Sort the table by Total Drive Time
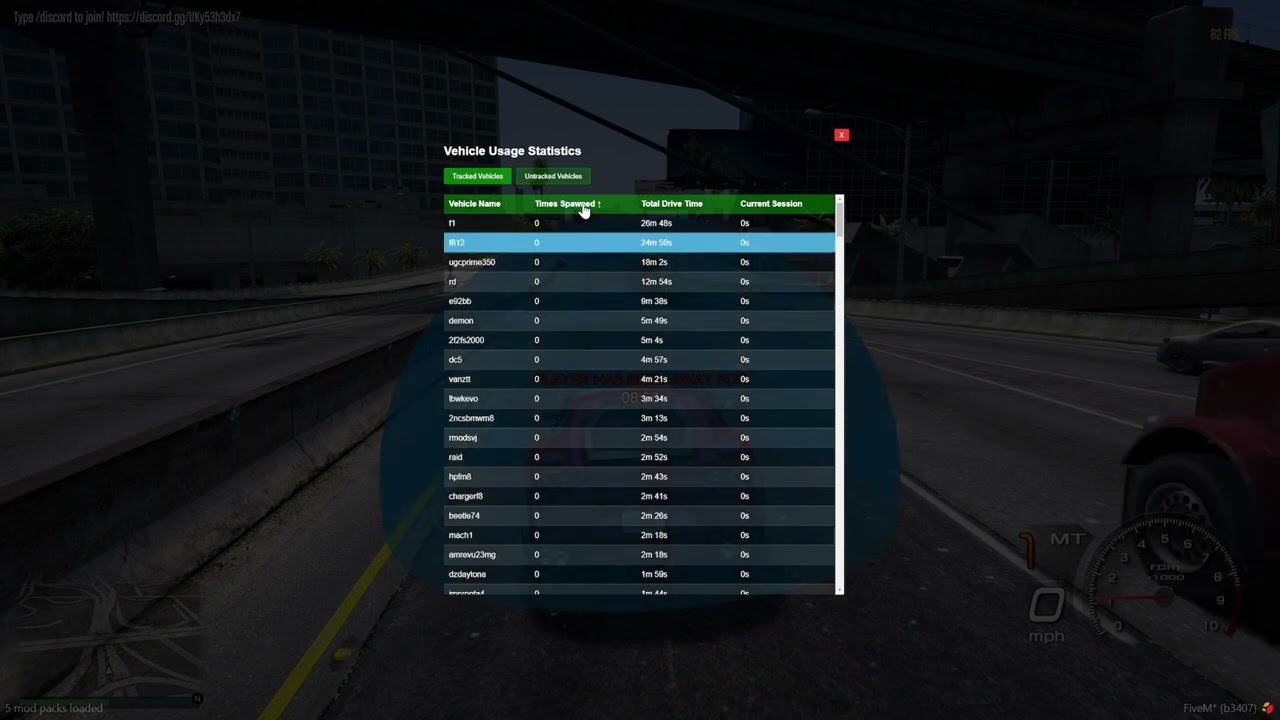Image resolution: width=1280 pixels, height=720 pixels. pyautogui.click(x=671, y=204)
